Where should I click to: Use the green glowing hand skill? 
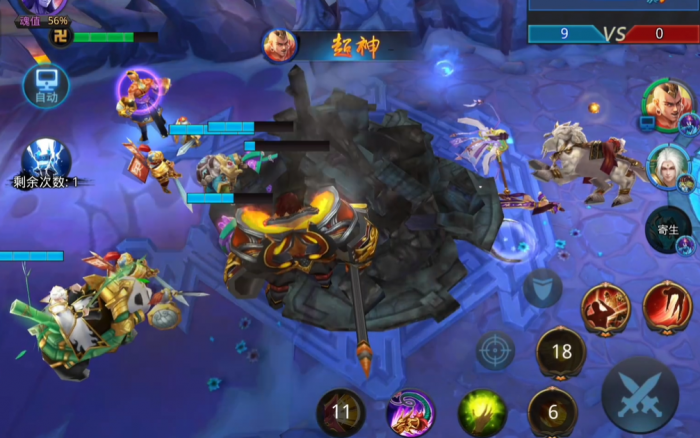(483, 411)
